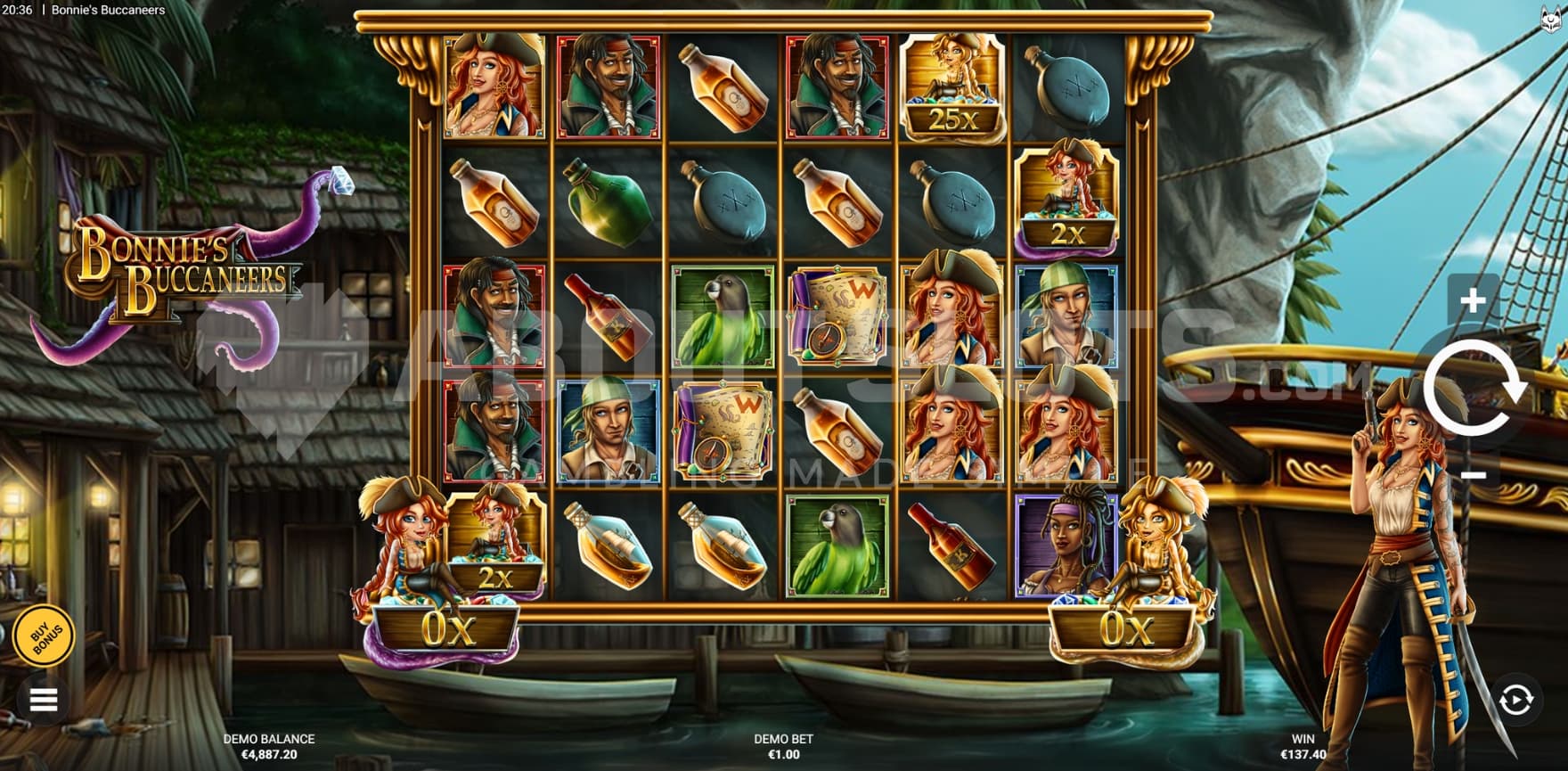Open the Buy Bonus feature
The width and height of the screenshot is (1568, 771).
pyautogui.click(x=45, y=636)
